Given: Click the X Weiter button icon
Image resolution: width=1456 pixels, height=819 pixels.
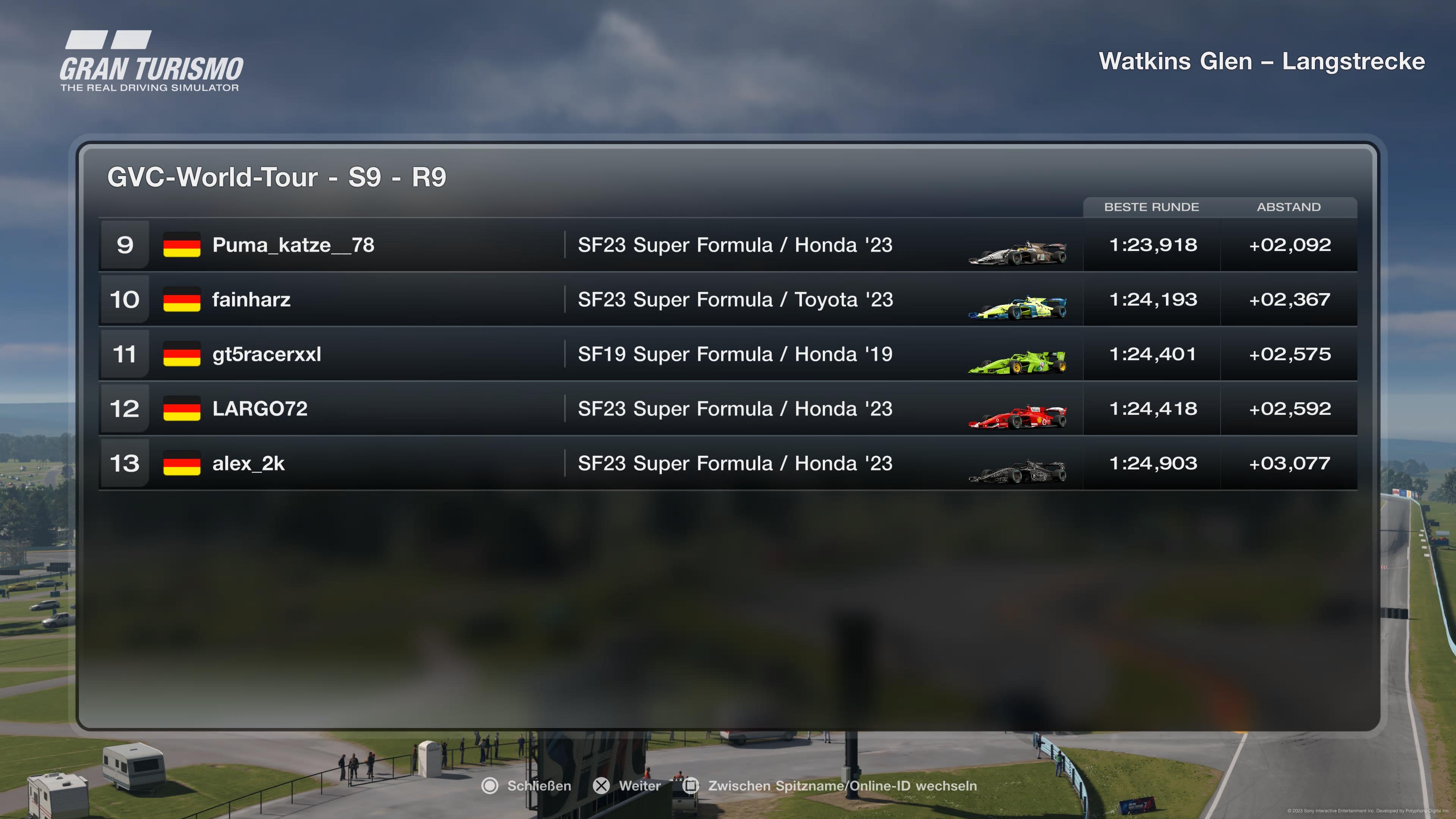Looking at the screenshot, I should coord(601,786).
